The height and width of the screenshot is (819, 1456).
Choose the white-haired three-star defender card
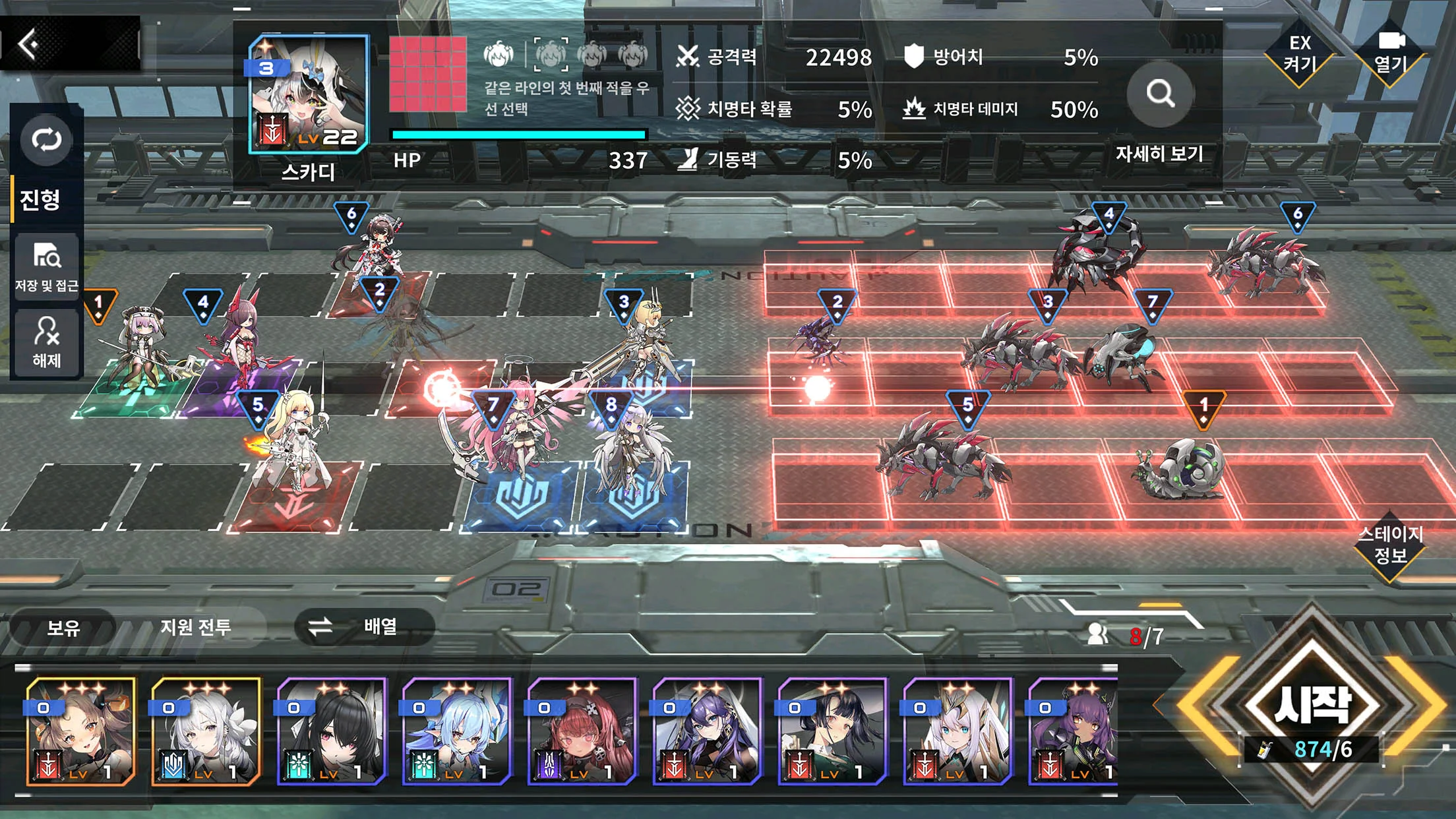pyautogui.click(x=206, y=731)
